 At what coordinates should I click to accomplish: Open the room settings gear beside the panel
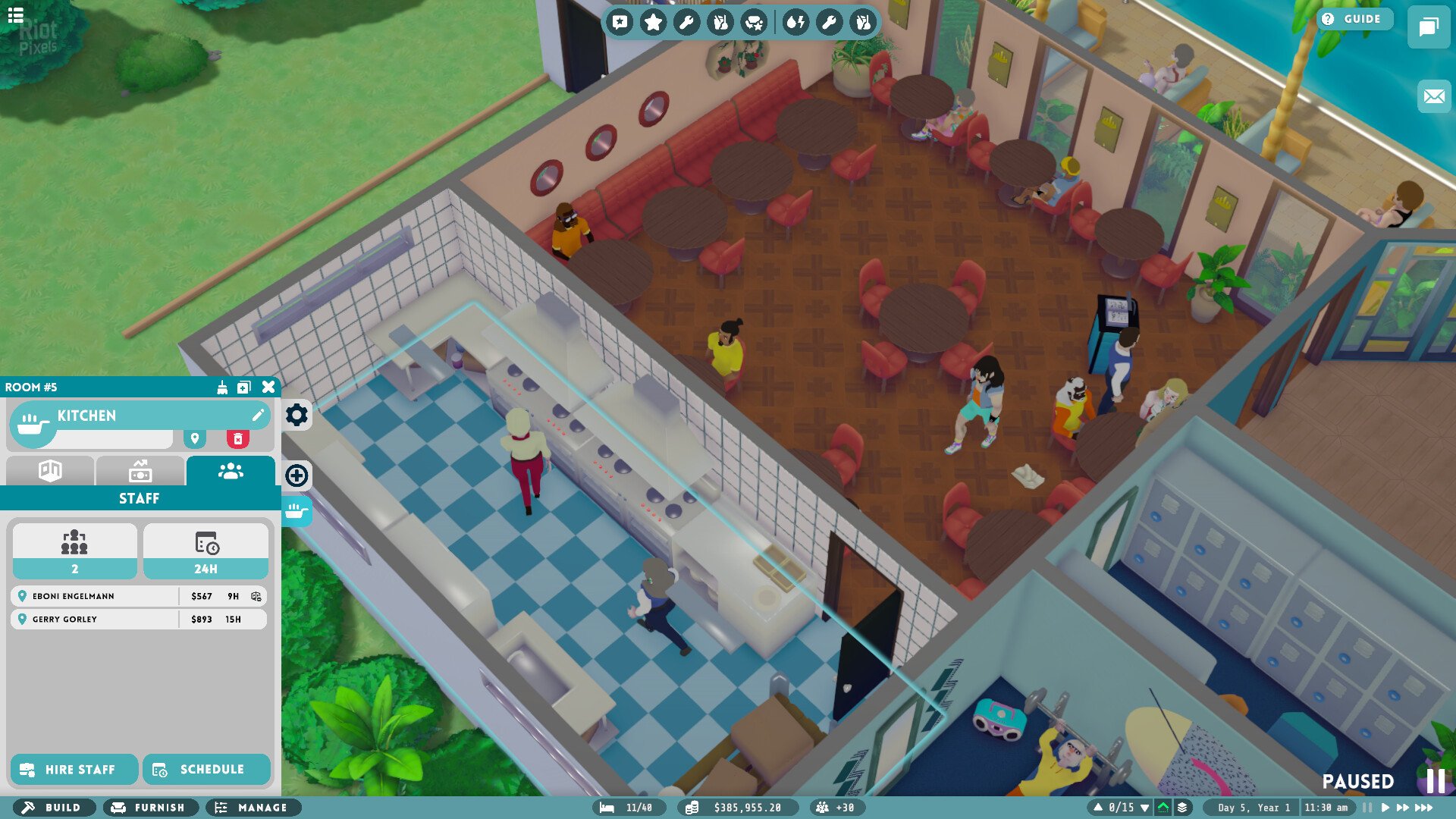297,415
